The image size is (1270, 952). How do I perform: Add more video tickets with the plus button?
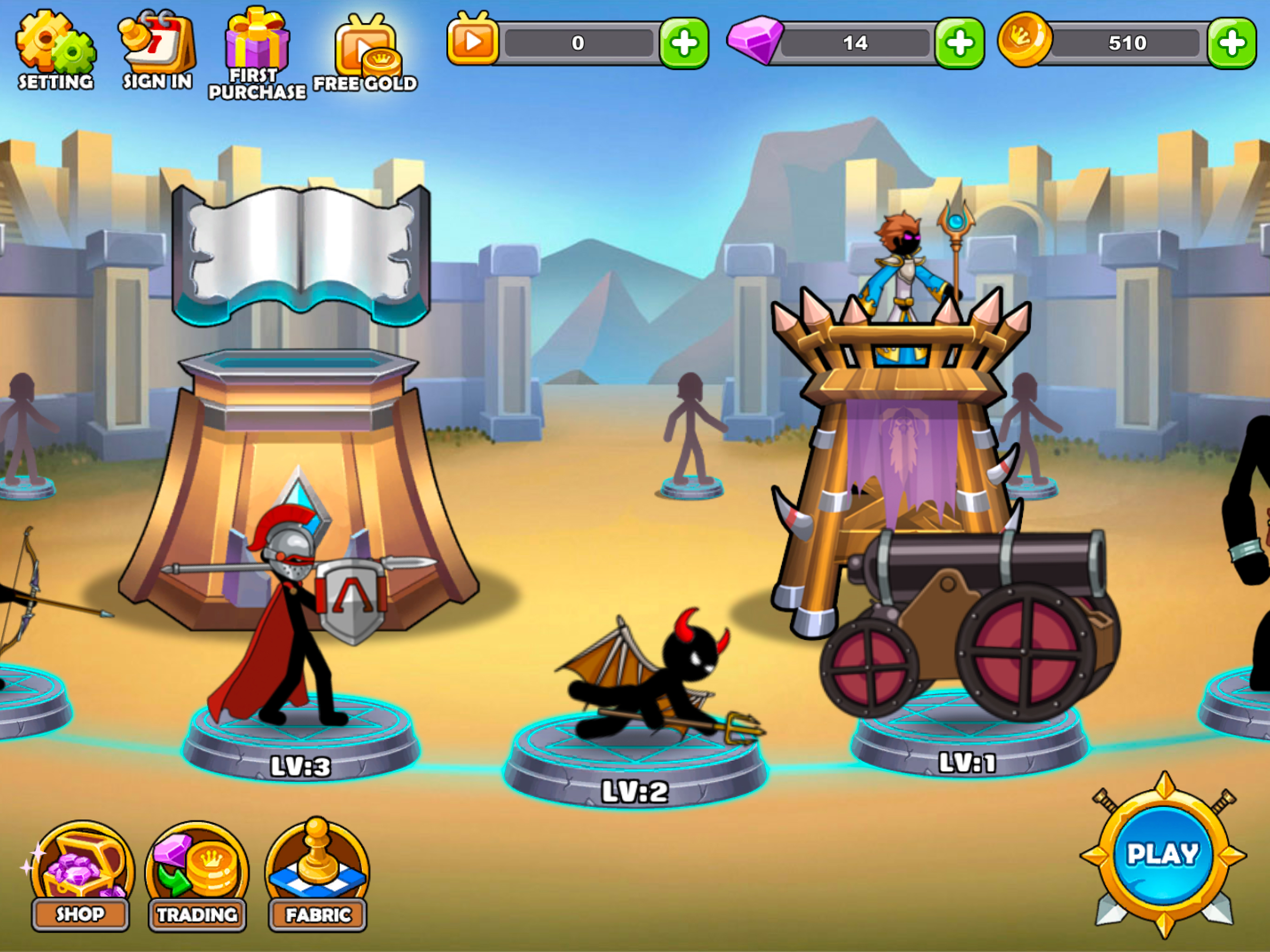click(x=683, y=43)
